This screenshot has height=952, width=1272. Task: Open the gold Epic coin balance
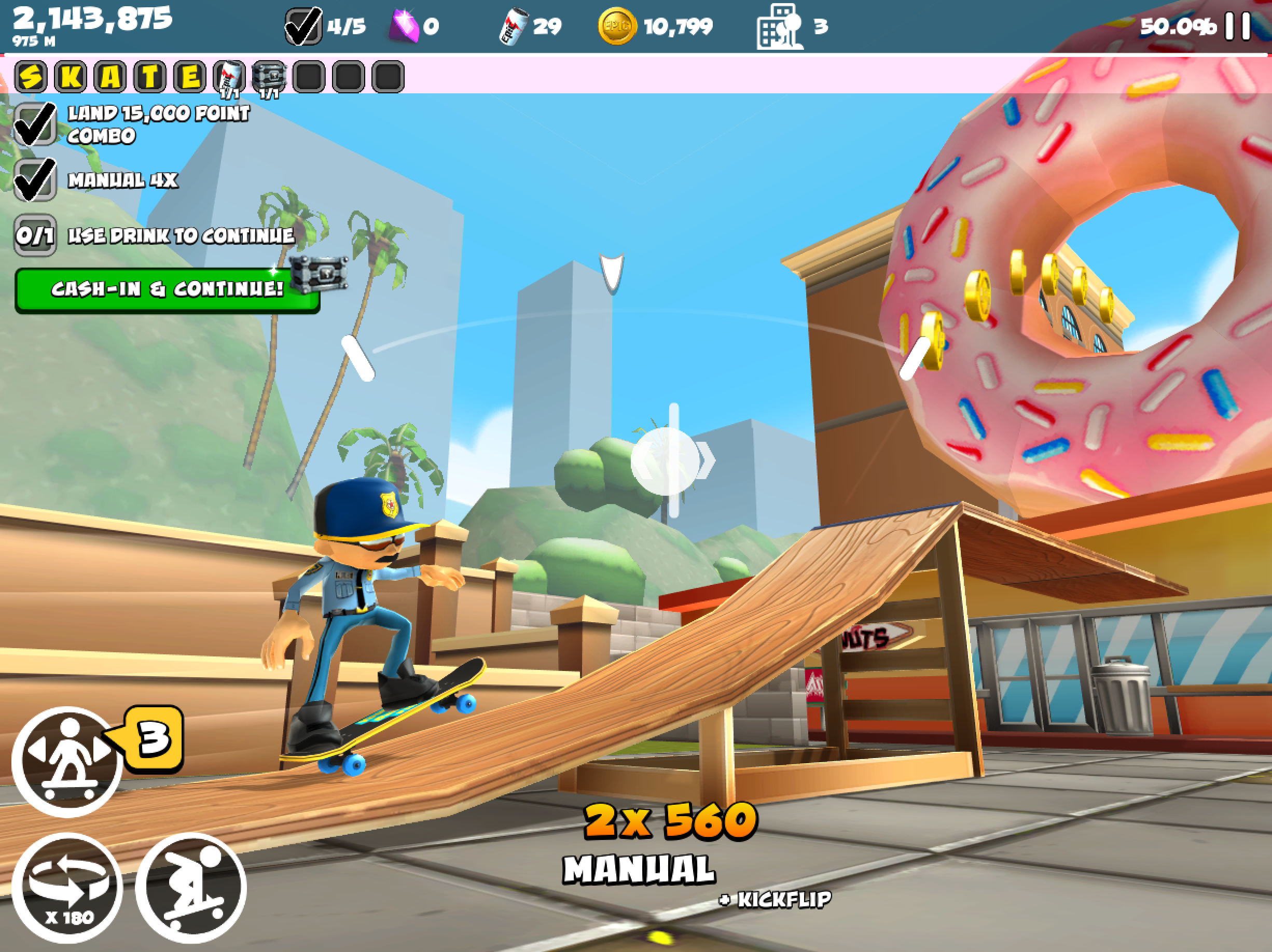(617, 26)
